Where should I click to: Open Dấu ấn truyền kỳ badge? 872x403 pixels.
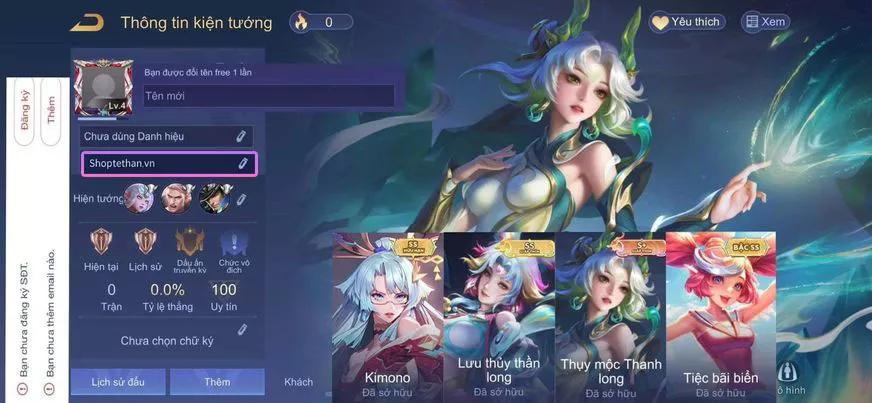tap(190, 247)
